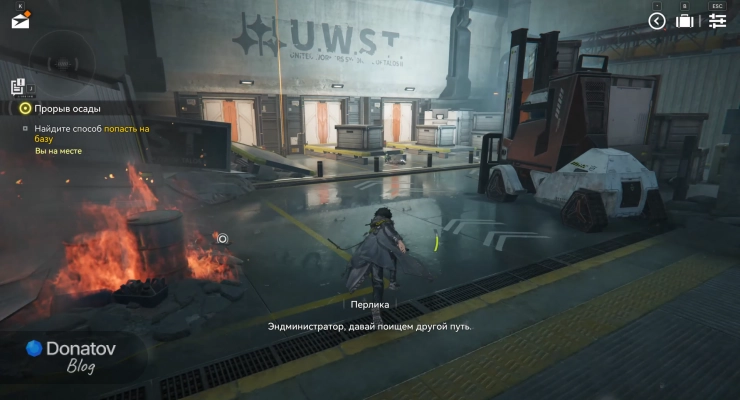This screenshot has height=400, width=740.
Task: Open the mail envelope icon
Action: pyautogui.click(x=20, y=19)
